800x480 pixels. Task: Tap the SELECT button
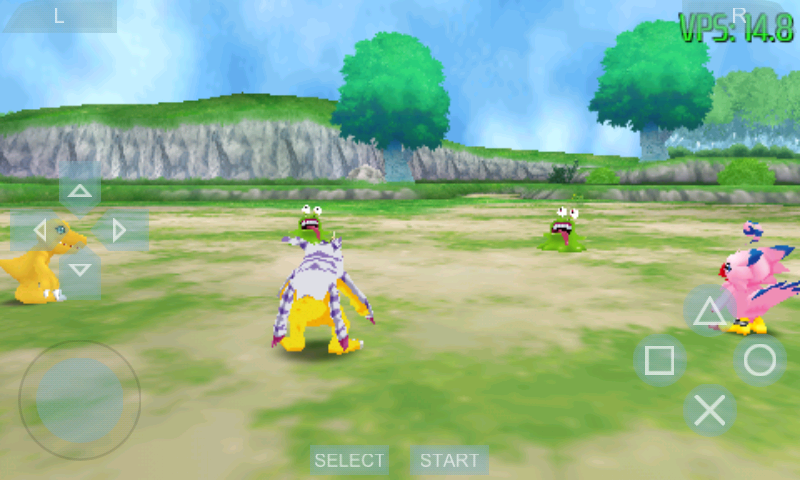point(349,460)
